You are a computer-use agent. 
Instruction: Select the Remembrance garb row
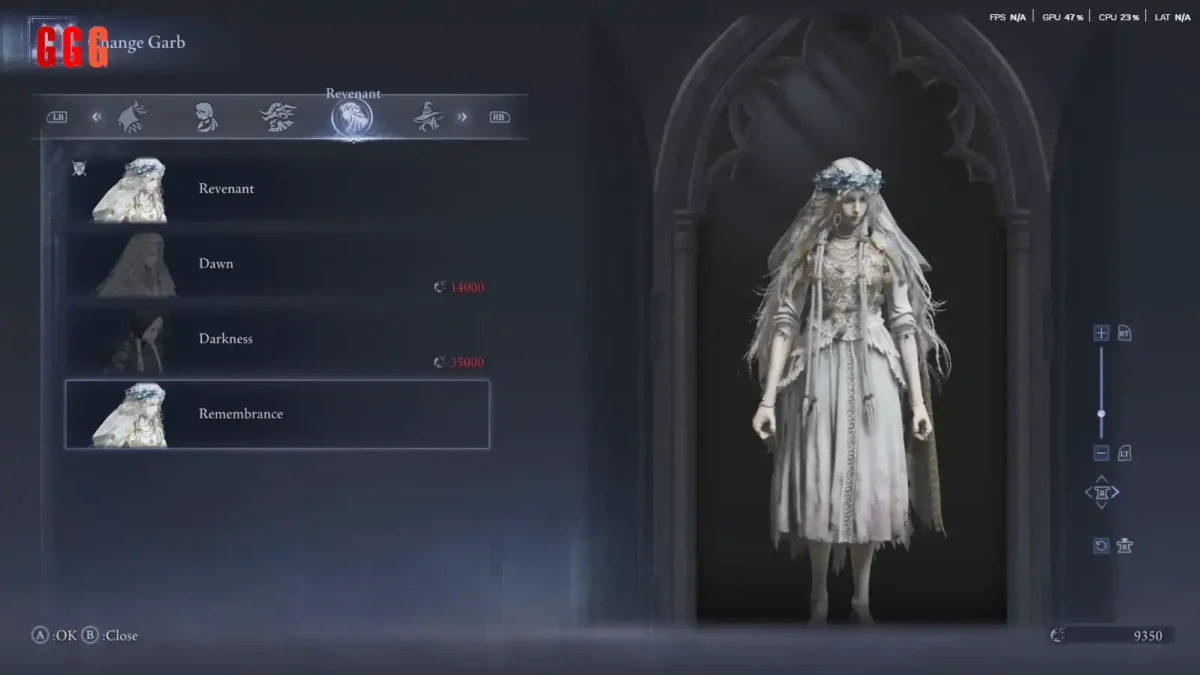(277, 414)
